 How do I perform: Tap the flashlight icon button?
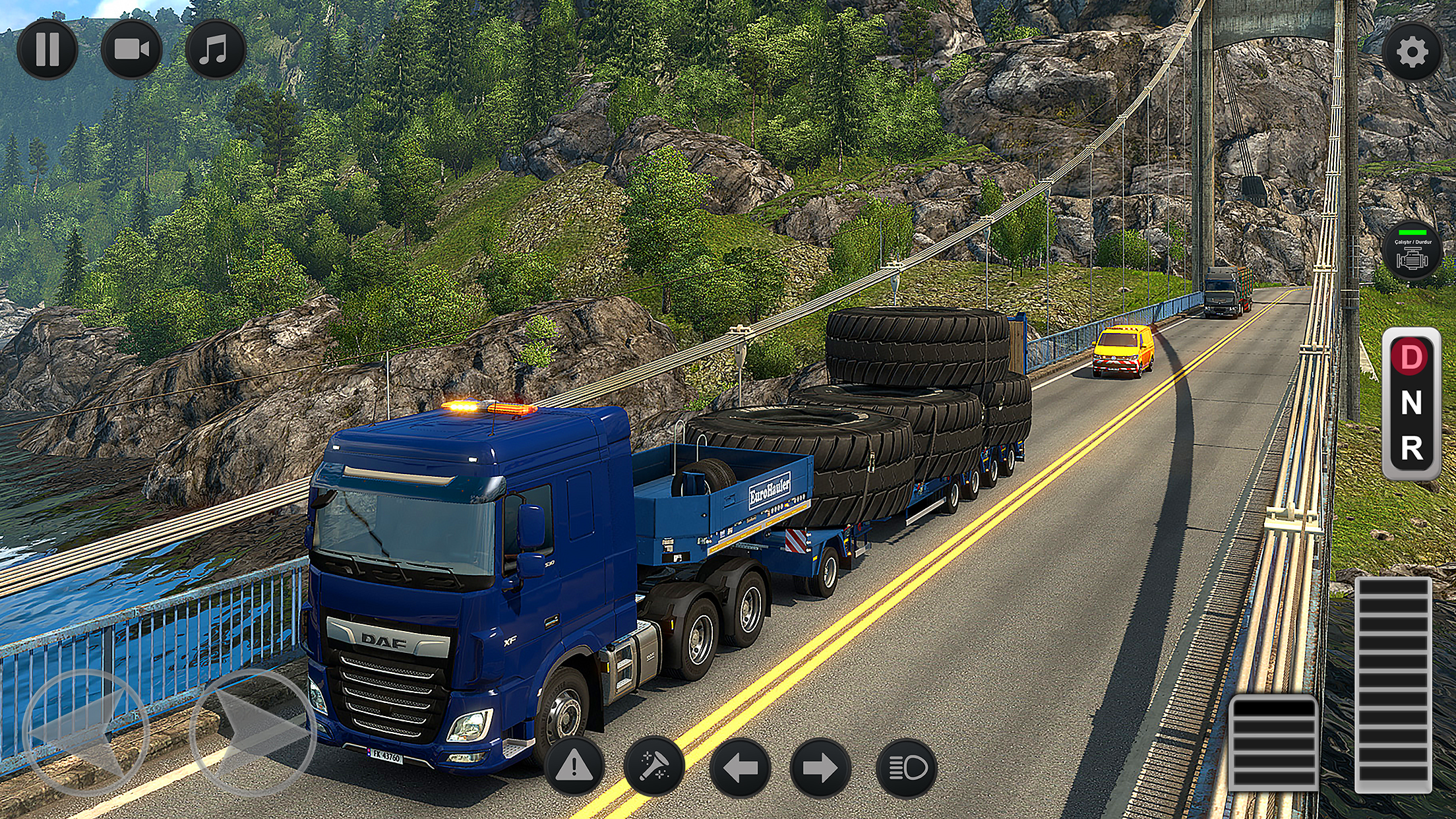(x=654, y=767)
